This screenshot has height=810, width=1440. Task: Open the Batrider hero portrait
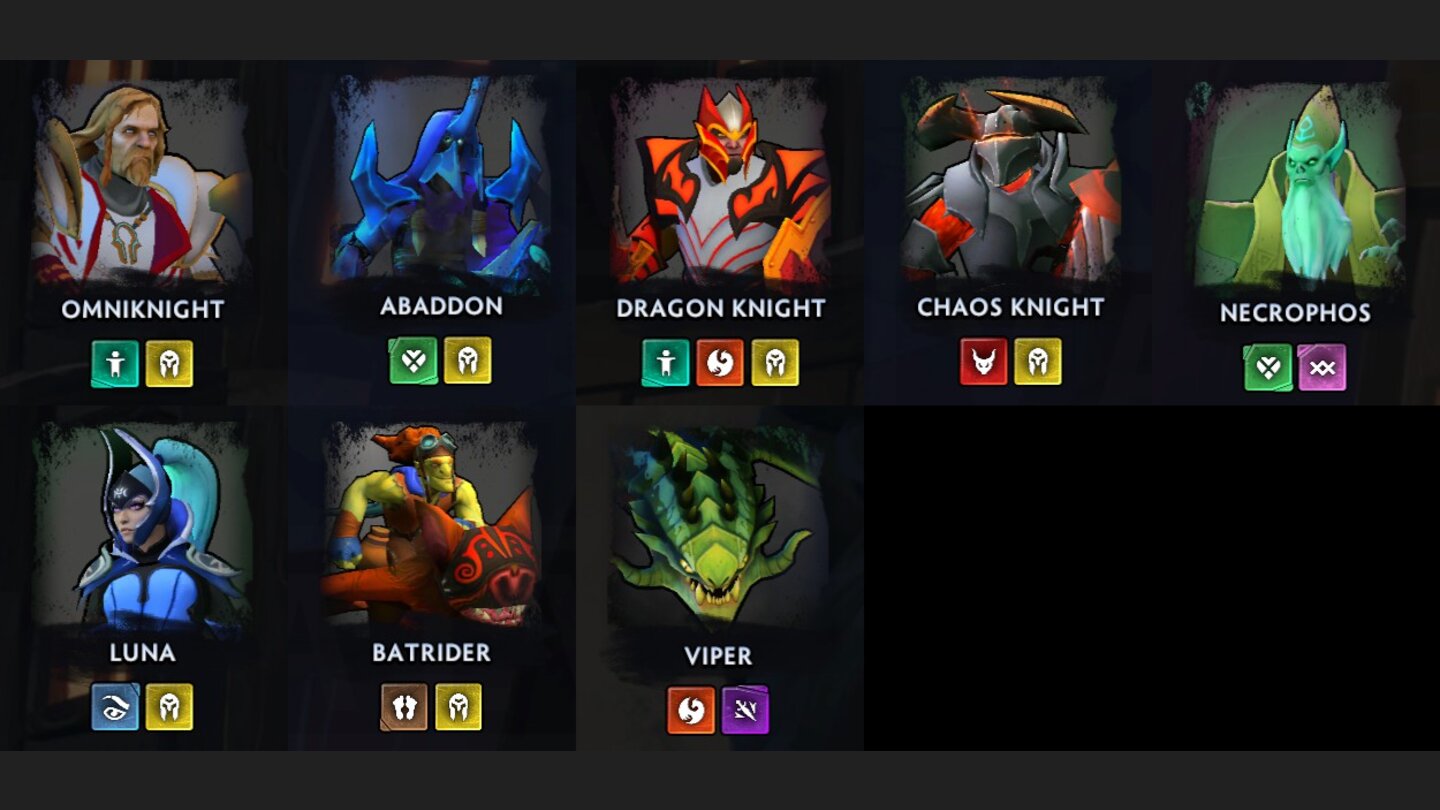(430, 525)
